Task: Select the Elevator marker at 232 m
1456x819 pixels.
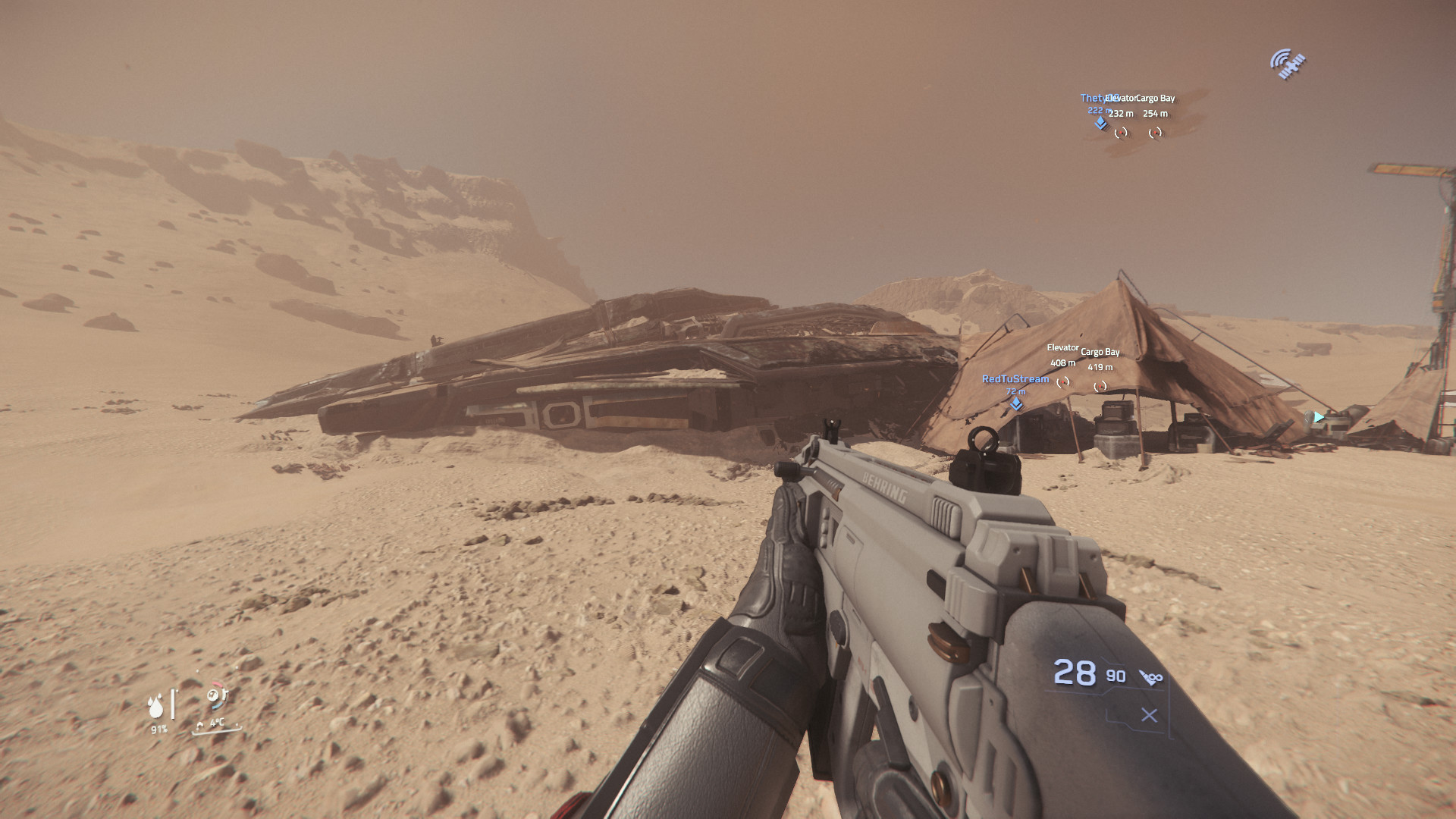Action: coord(1121,133)
